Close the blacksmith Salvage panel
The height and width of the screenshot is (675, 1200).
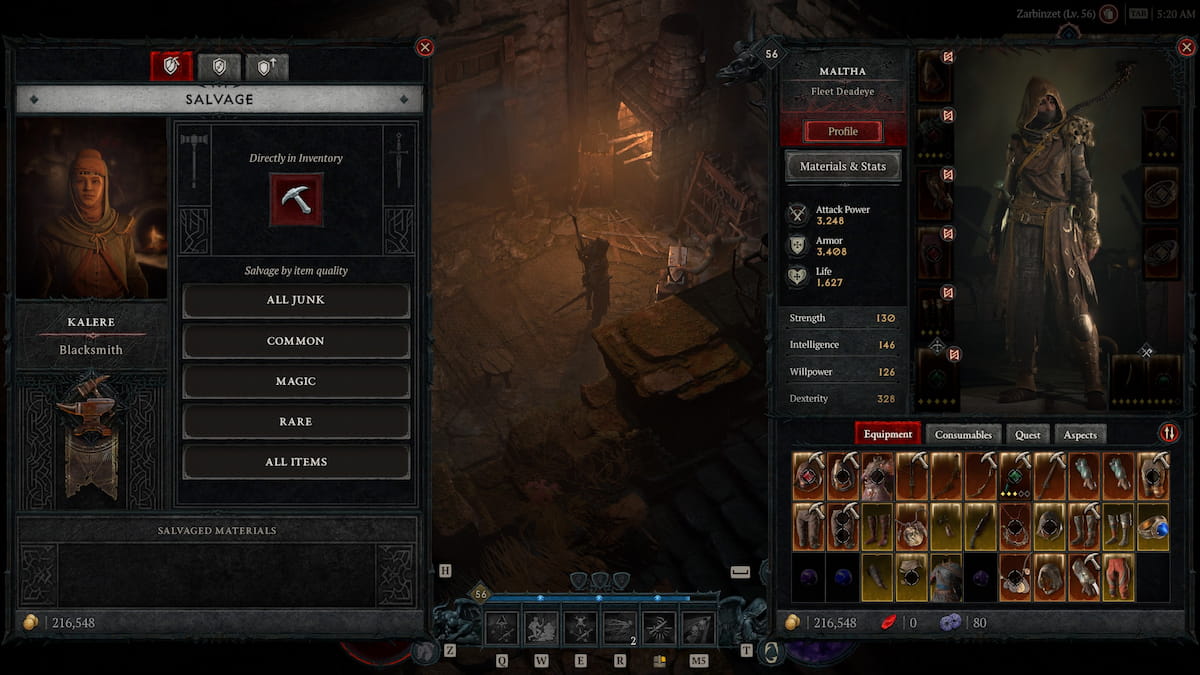(425, 47)
